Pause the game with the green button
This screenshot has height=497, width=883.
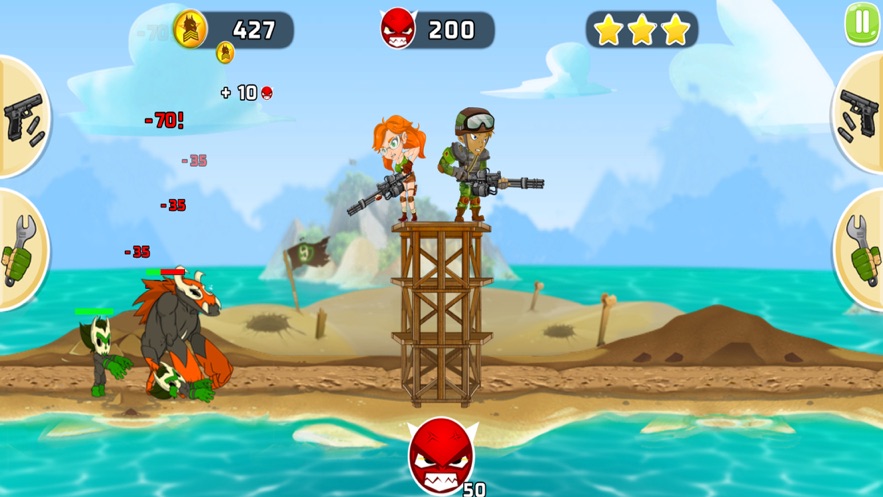click(x=862, y=23)
